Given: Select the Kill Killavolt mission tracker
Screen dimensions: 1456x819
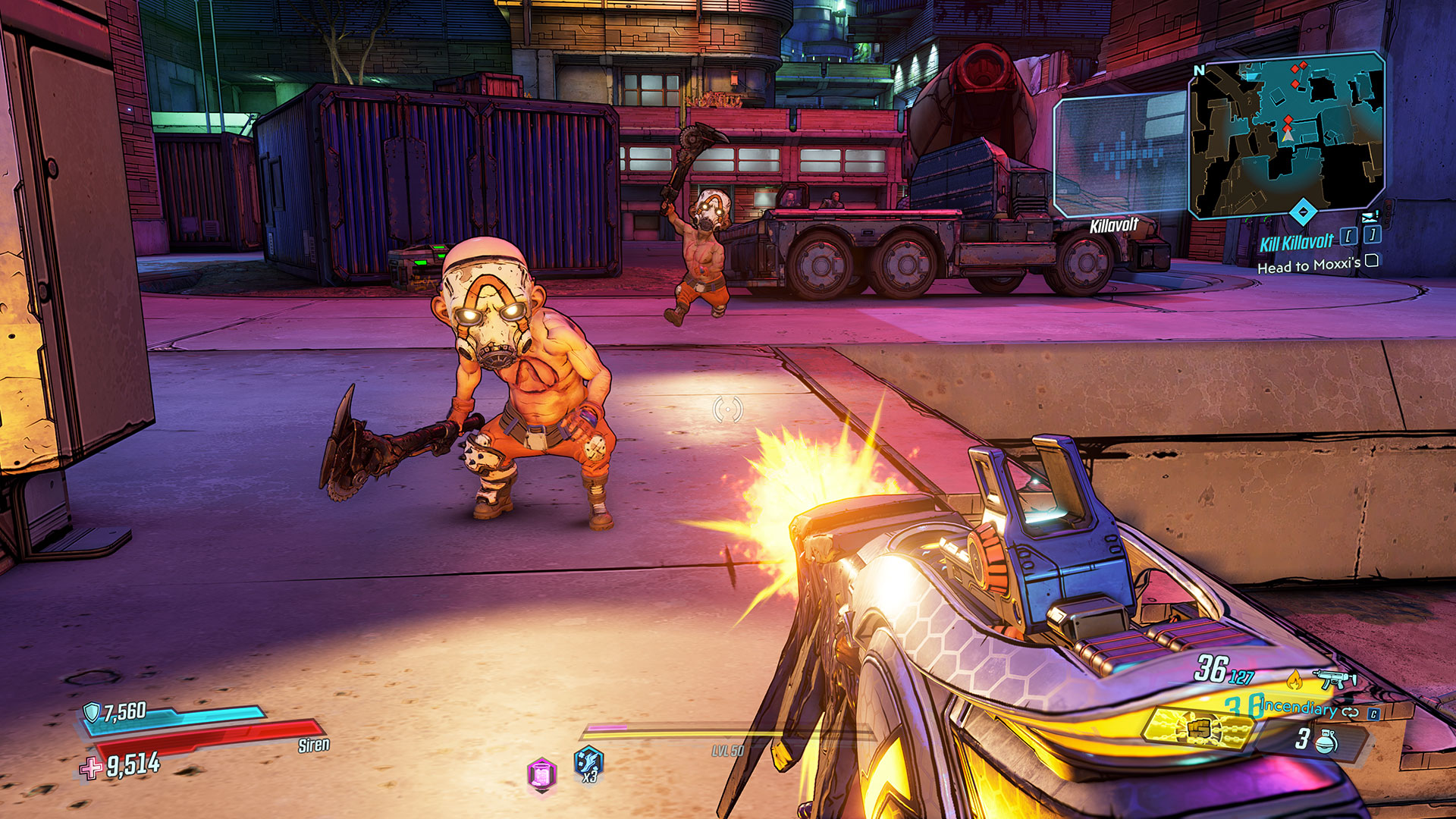Looking at the screenshot, I should click(1296, 243).
